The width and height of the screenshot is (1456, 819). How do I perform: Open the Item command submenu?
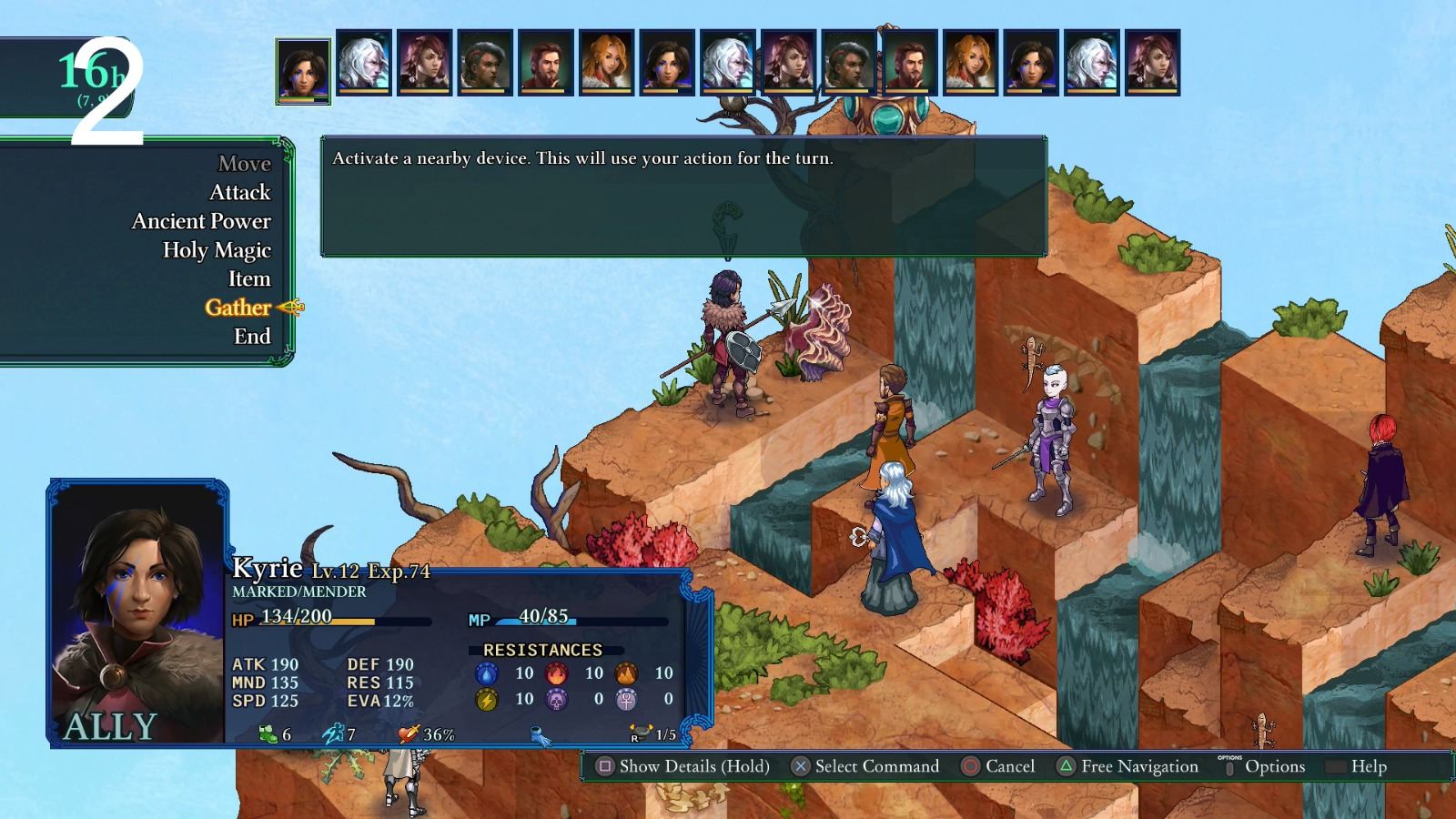click(249, 279)
